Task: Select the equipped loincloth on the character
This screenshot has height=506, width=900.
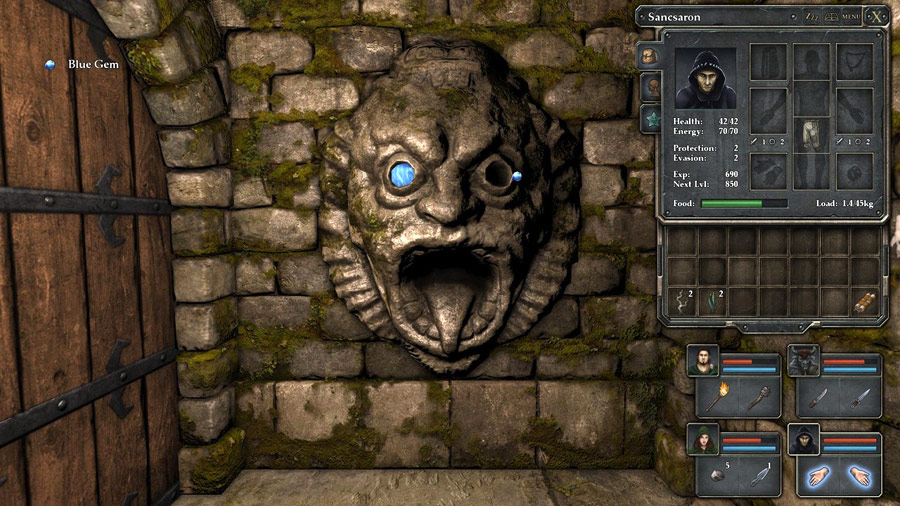Action: pos(810,134)
